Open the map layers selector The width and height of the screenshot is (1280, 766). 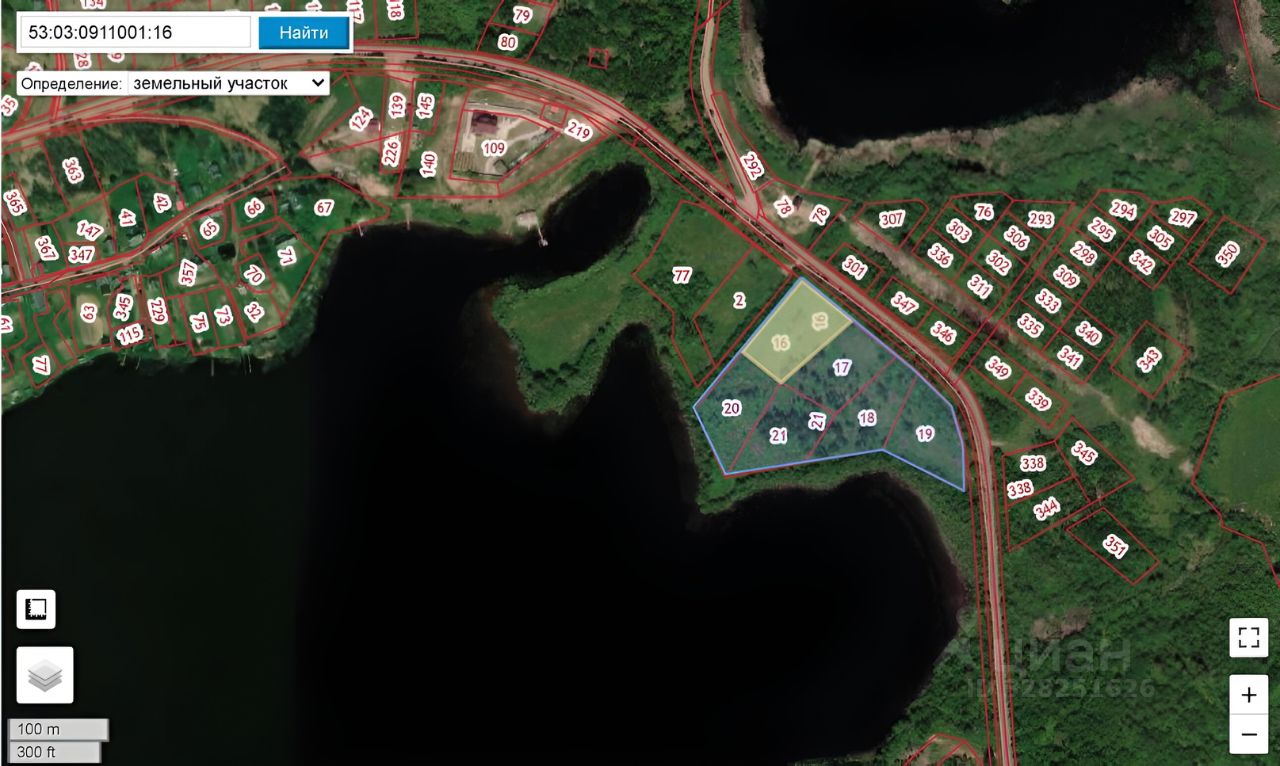(x=45, y=675)
